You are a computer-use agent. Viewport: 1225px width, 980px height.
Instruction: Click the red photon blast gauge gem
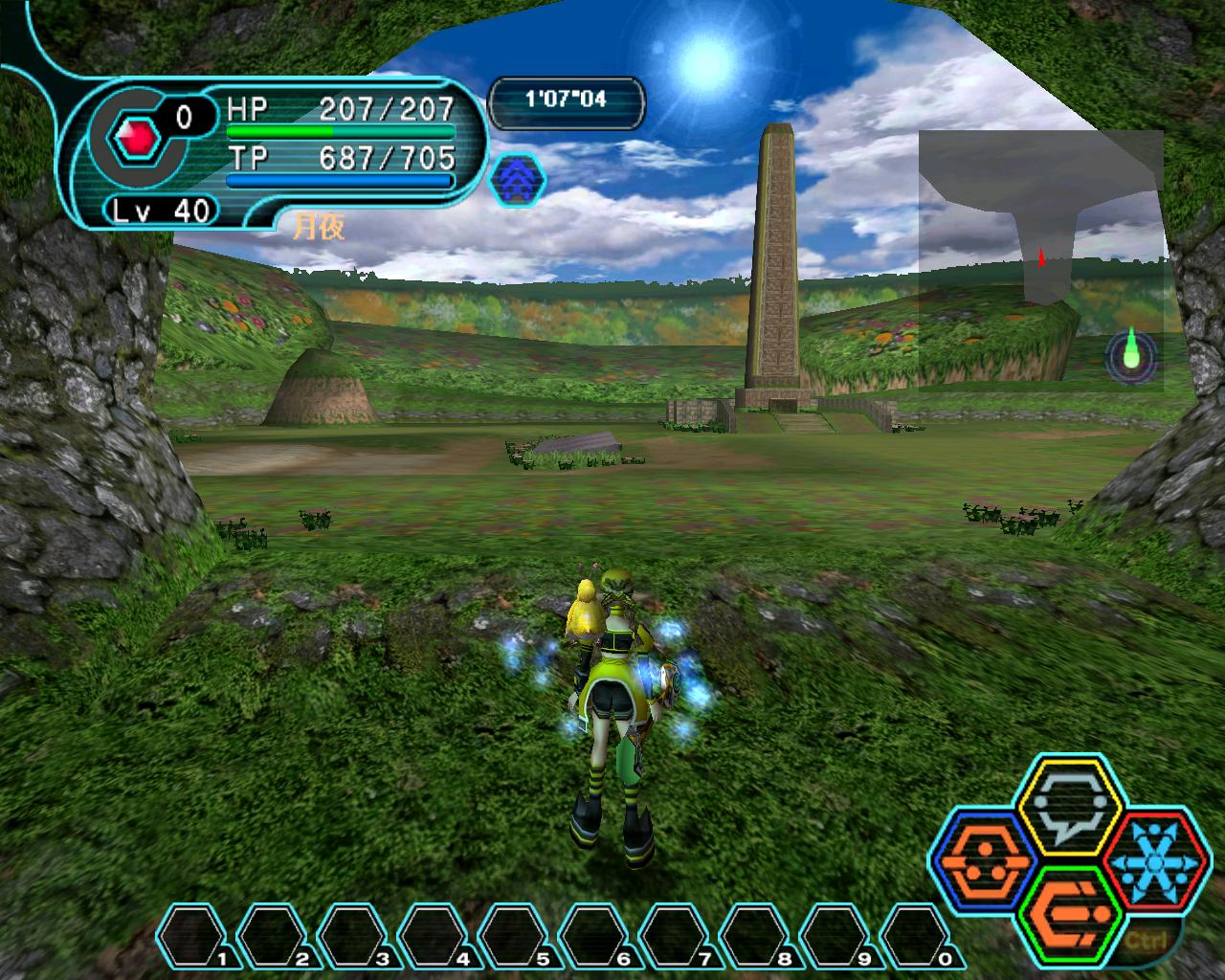pyautogui.click(x=137, y=142)
